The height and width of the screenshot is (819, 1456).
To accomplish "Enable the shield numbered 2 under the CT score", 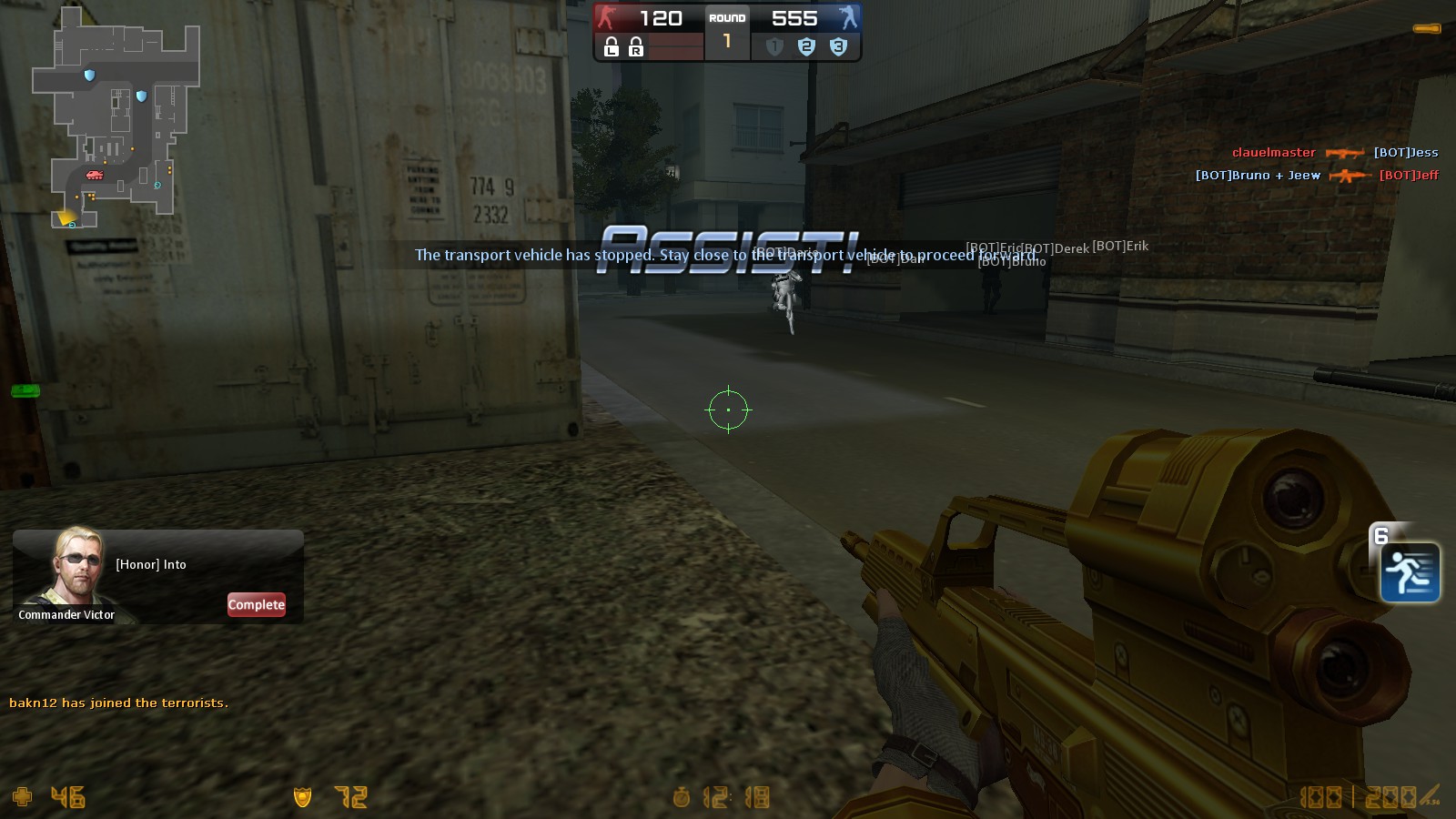I will [x=805, y=48].
